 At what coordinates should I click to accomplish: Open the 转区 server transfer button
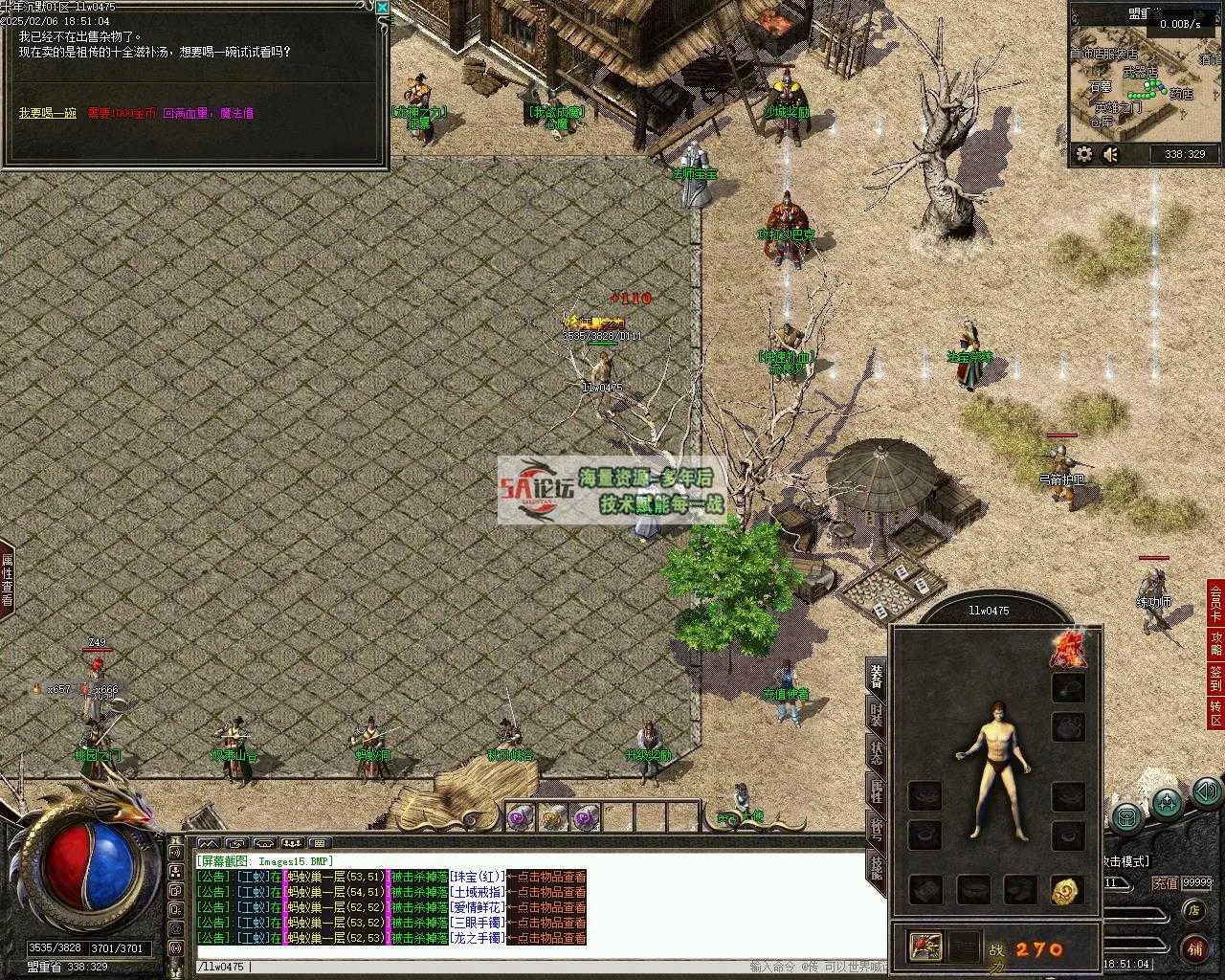pos(1215,713)
